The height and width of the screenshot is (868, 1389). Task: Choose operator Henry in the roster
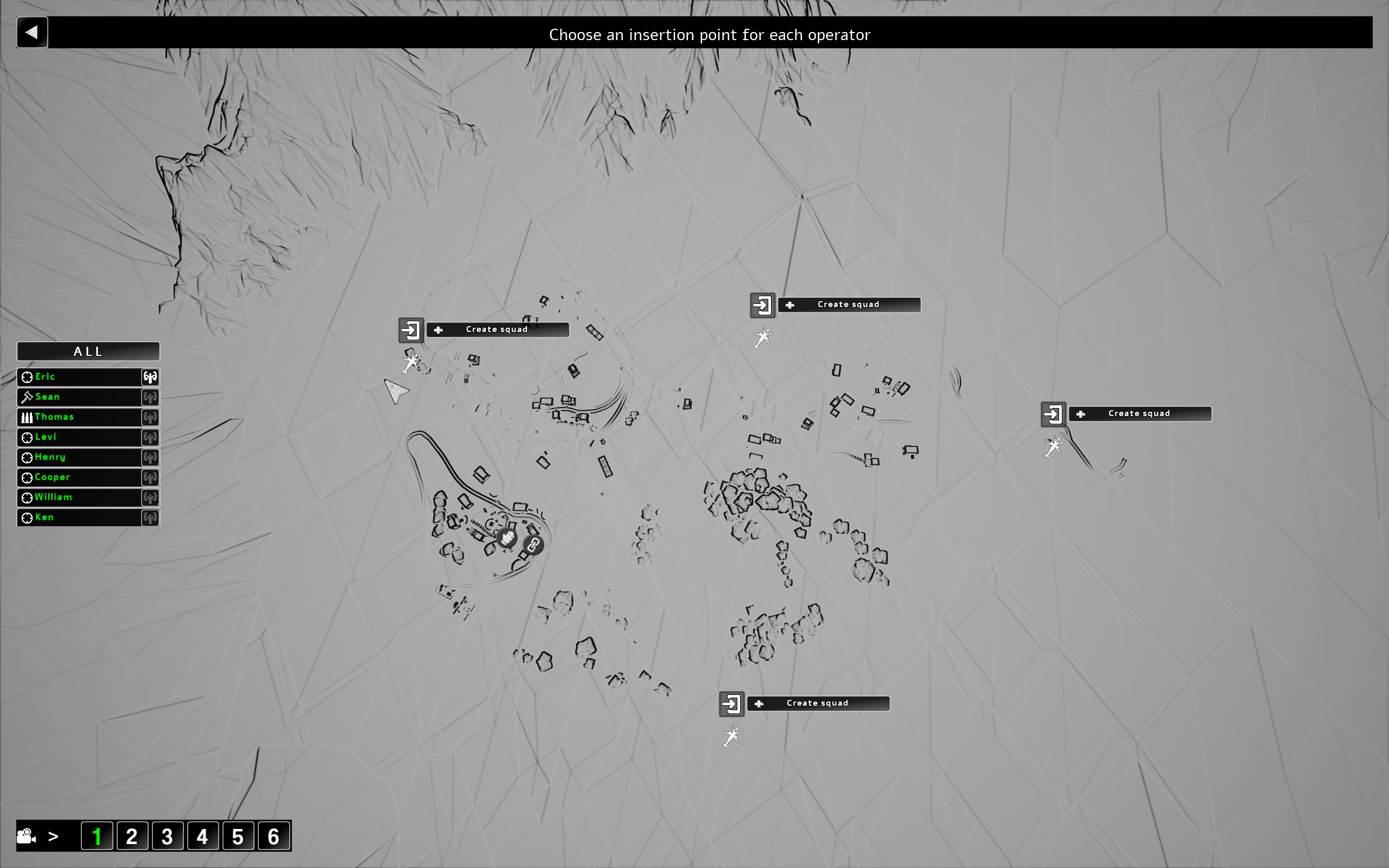pyautogui.click(x=79, y=457)
